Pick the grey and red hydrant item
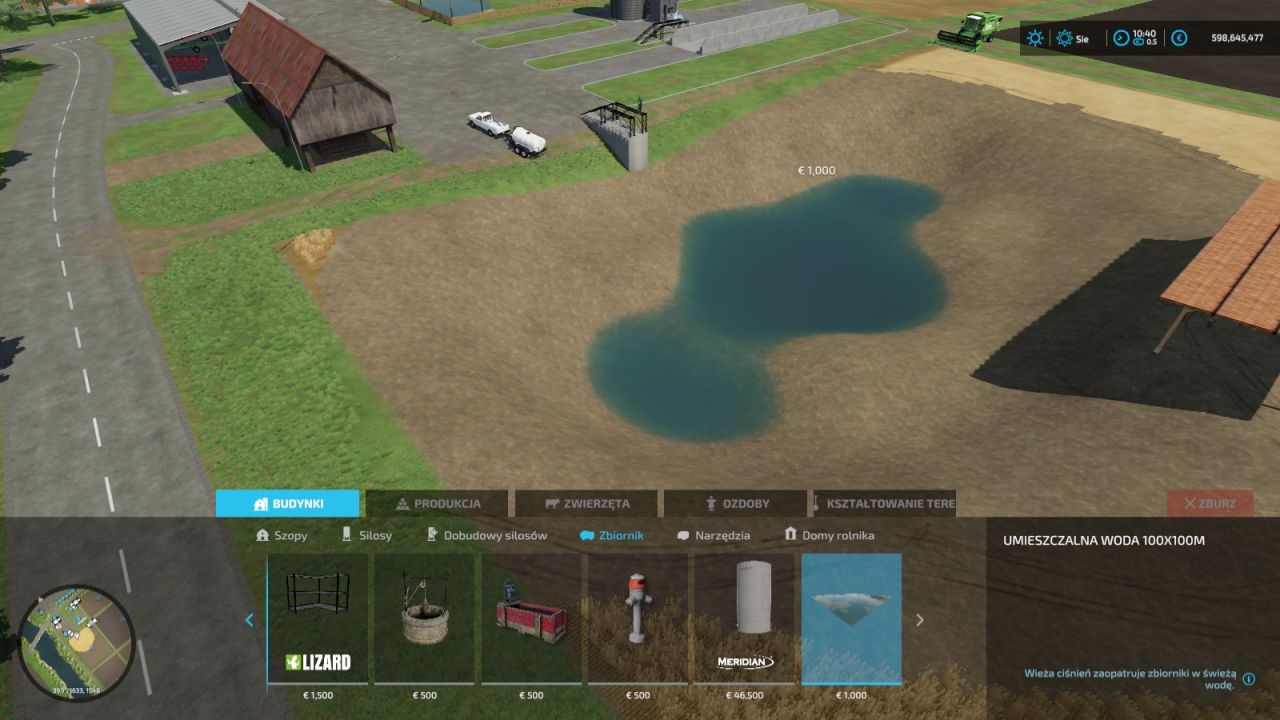Viewport: 1280px width, 720px height. click(638, 618)
